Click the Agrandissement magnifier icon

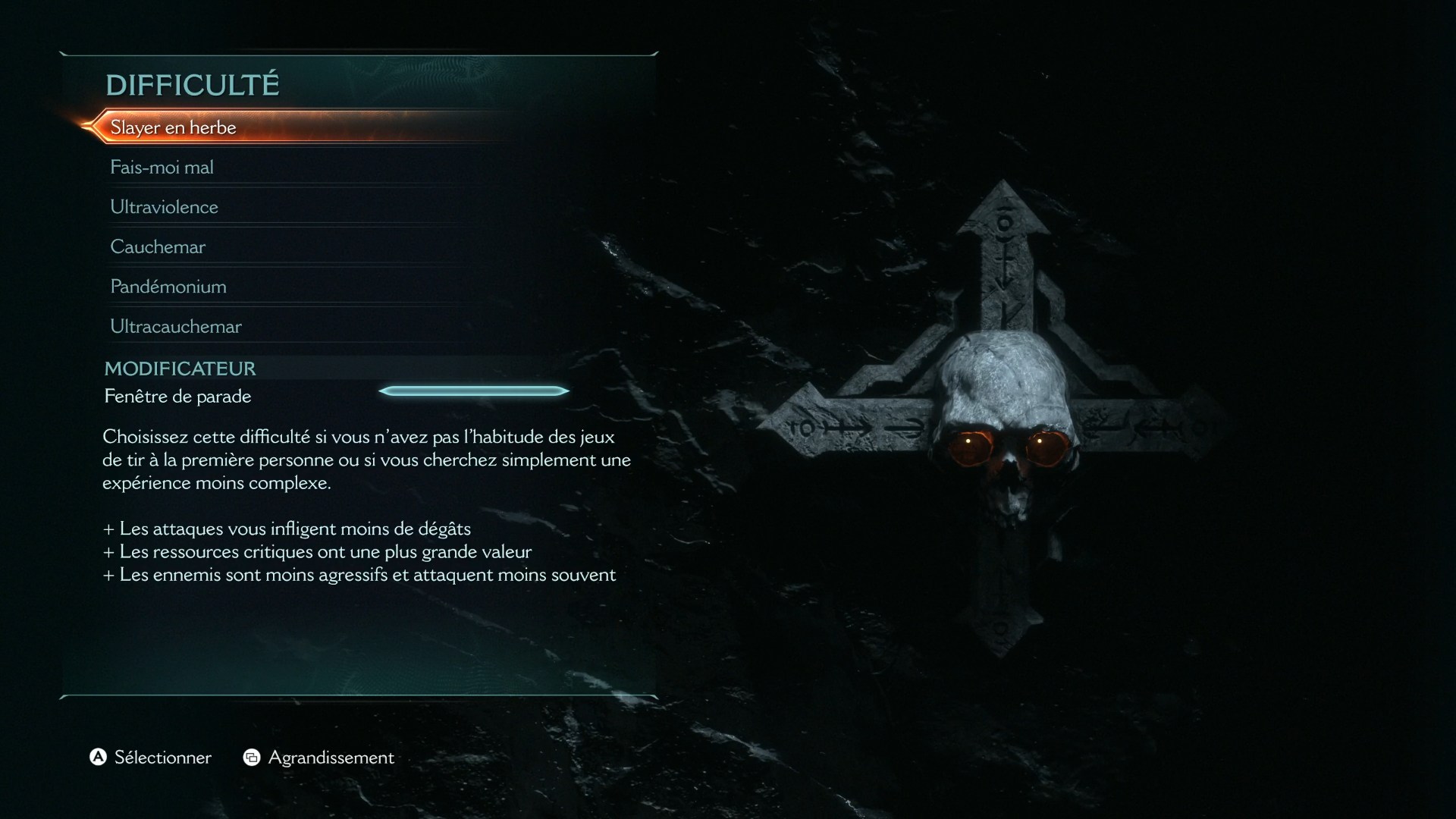[x=253, y=757]
